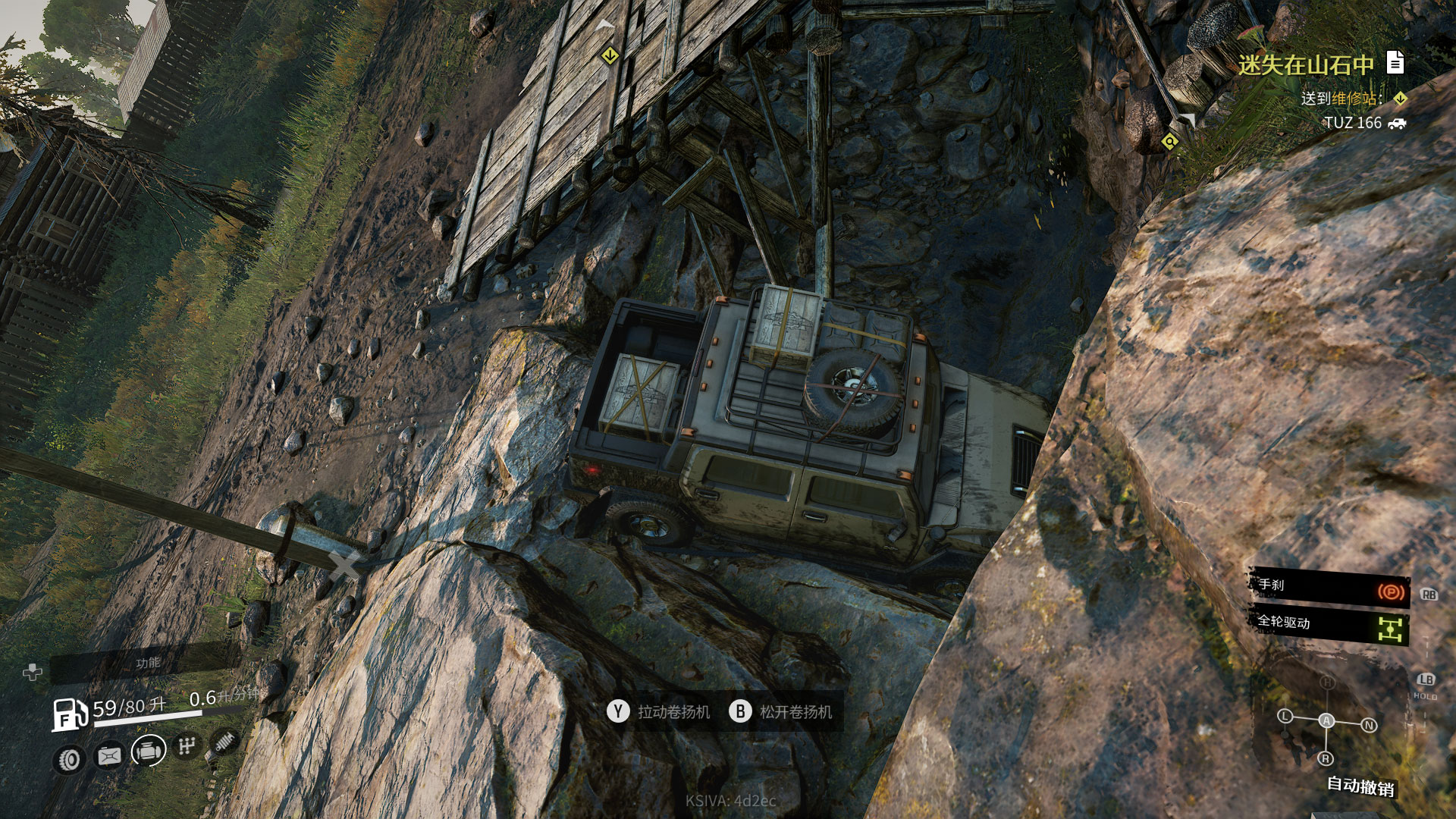The width and height of the screenshot is (1456, 819).
Task: Shift to the N neutral gear
Action: (x=1369, y=725)
